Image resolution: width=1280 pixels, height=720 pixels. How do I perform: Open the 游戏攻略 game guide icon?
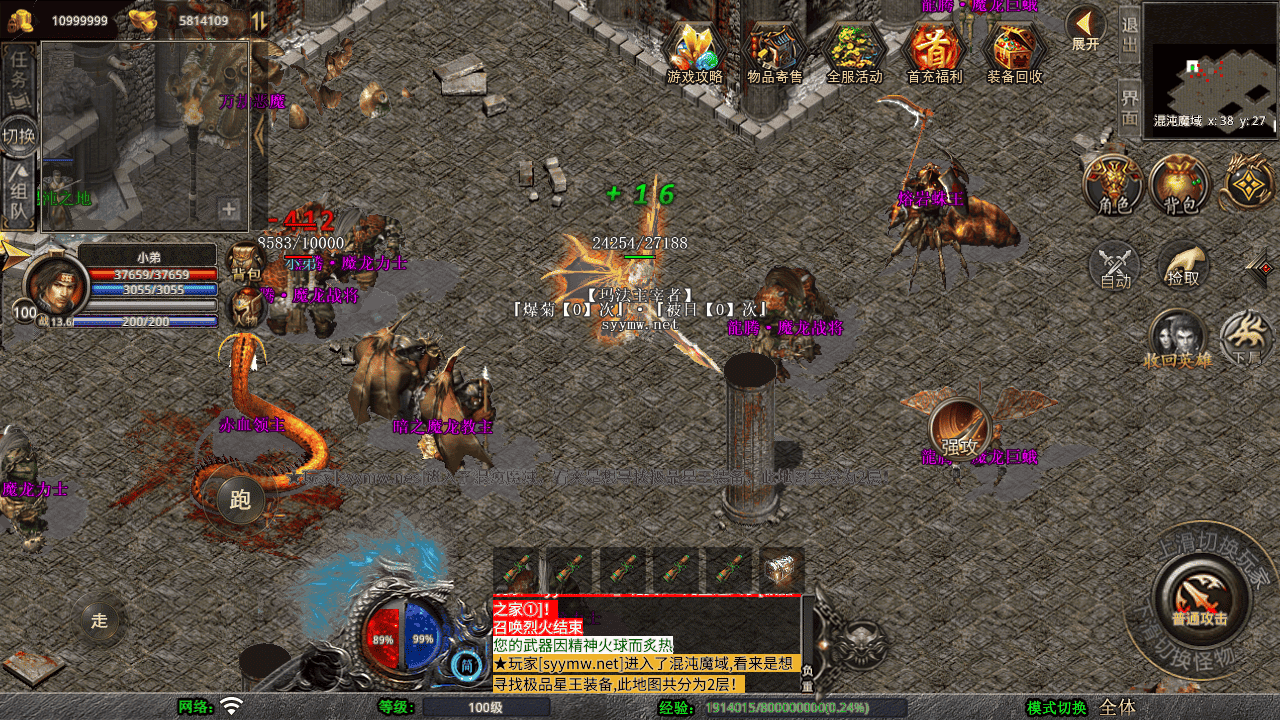point(695,50)
